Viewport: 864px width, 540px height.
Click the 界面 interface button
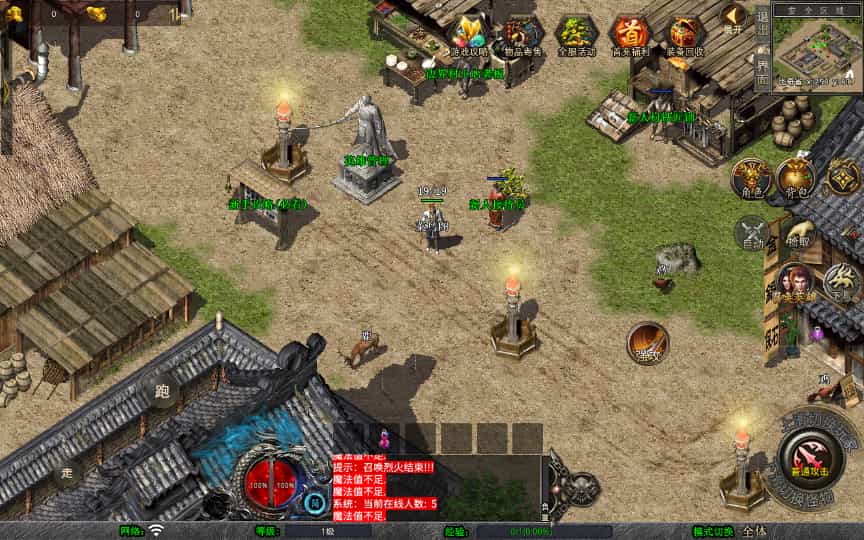(x=763, y=70)
